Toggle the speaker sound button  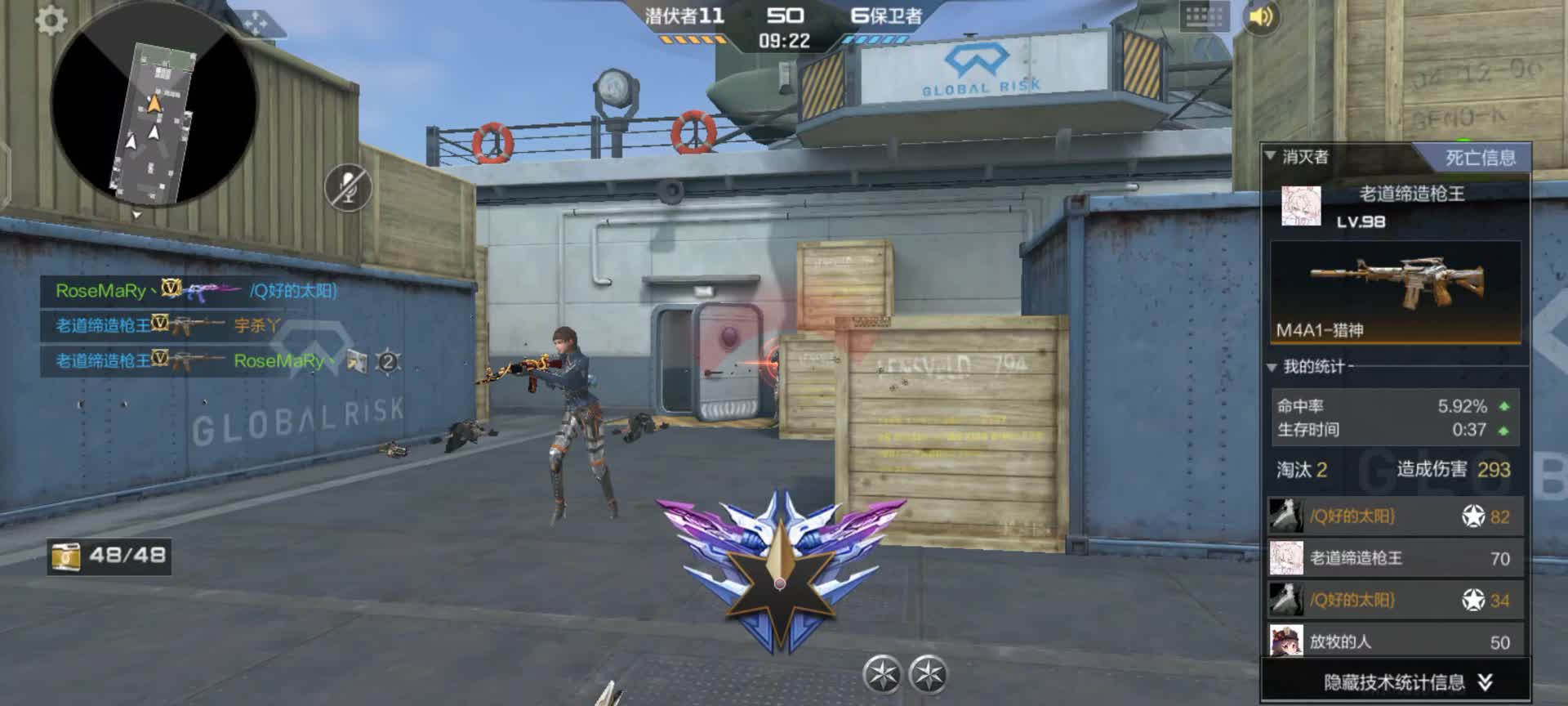(1261, 17)
